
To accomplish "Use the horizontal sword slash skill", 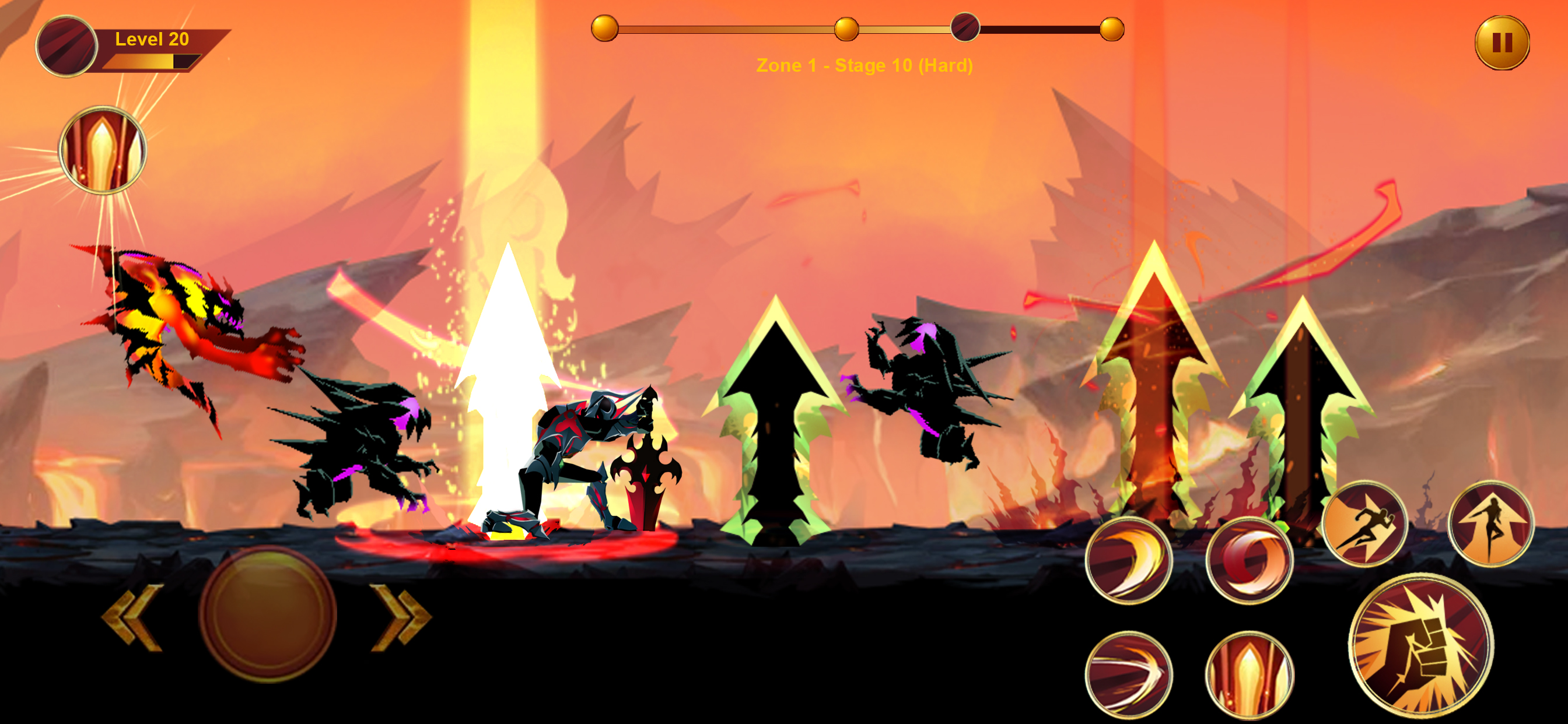I will click(x=1129, y=674).
